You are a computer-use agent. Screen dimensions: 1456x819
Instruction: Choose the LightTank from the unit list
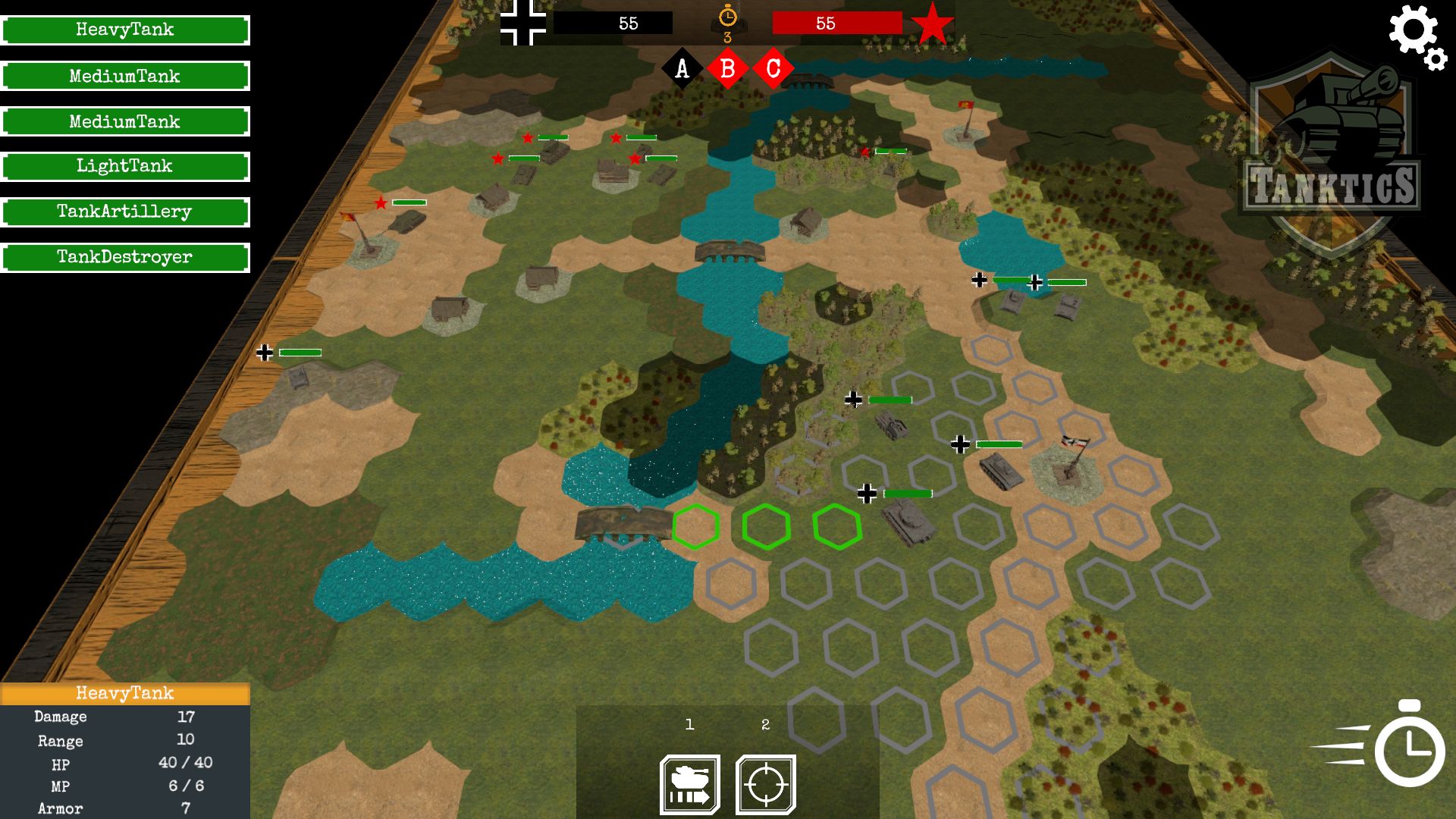click(x=125, y=167)
